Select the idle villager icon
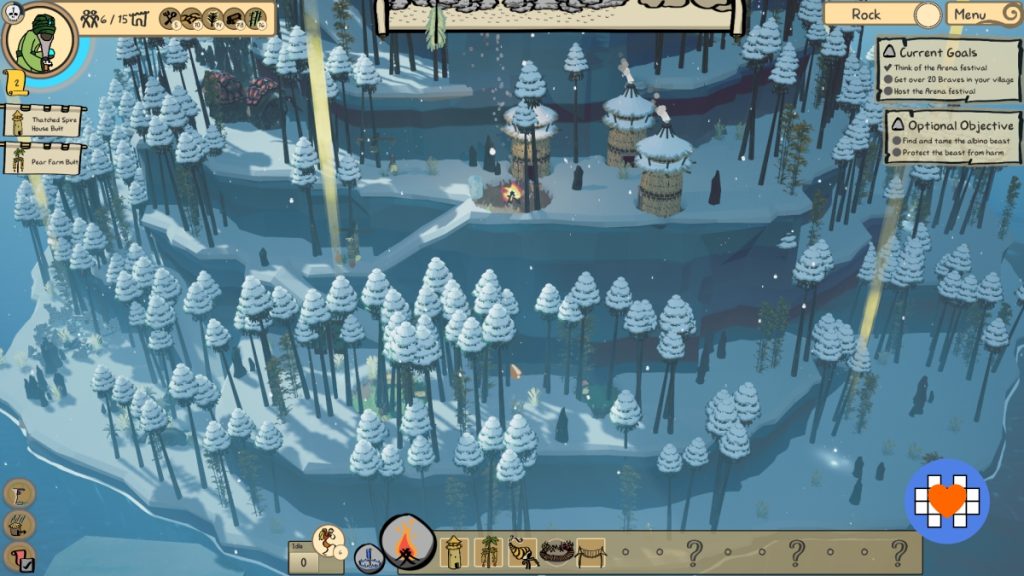The width and height of the screenshot is (1024, 576). pos(326,540)
